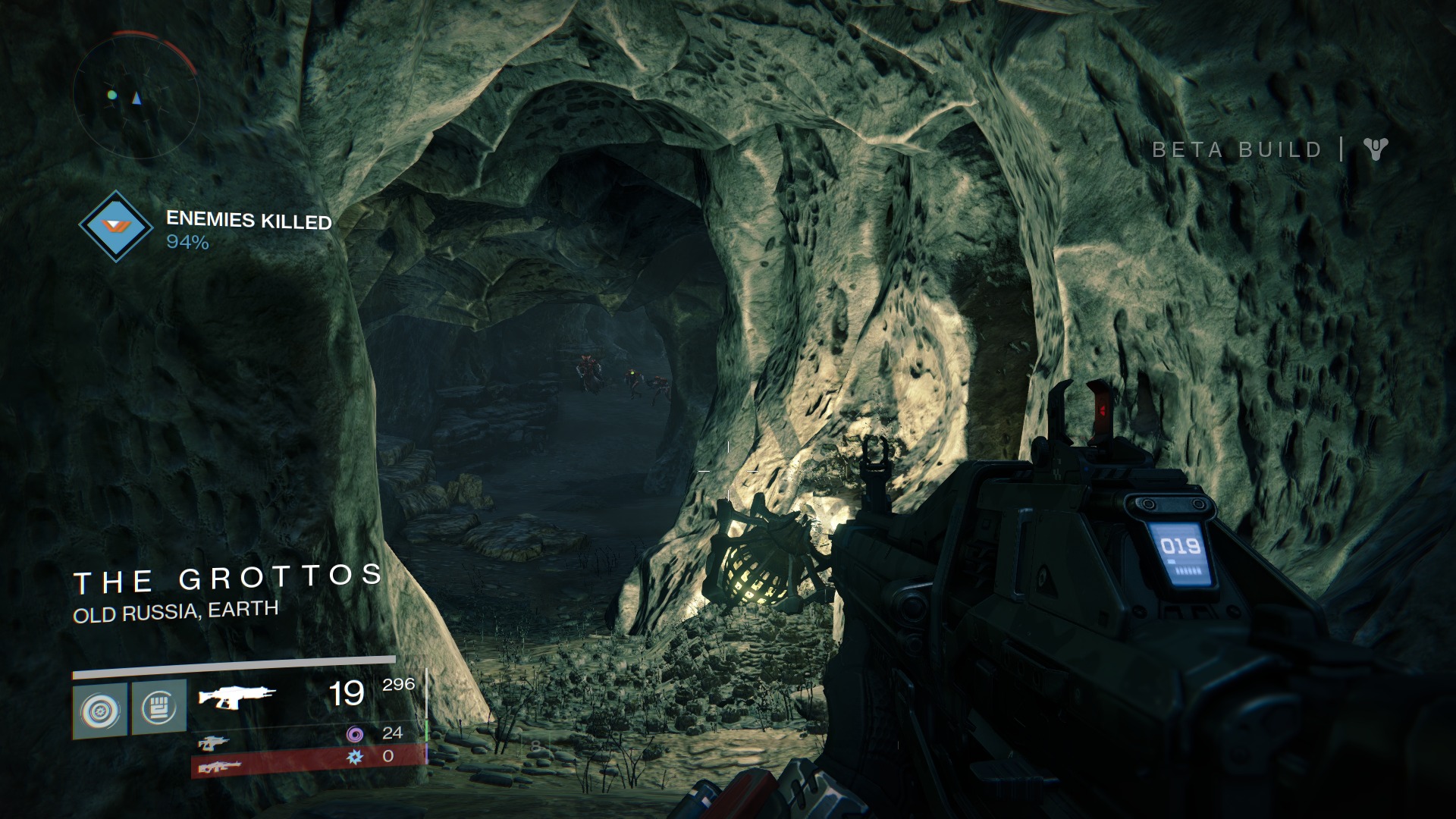Choose the heavy weapon in the red row
The height and width of the screenshot is (819, 1456).
(220, 767)
